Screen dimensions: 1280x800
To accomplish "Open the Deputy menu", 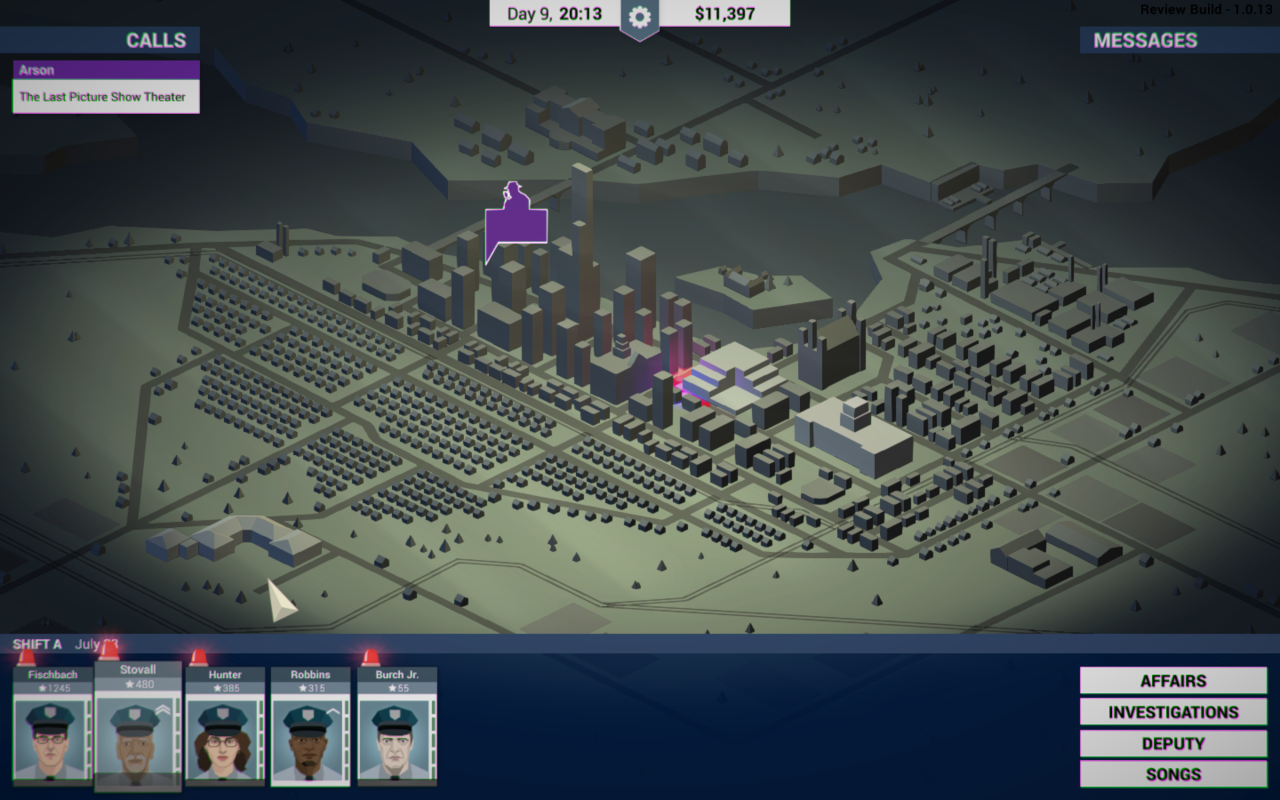I will 1173,744.
